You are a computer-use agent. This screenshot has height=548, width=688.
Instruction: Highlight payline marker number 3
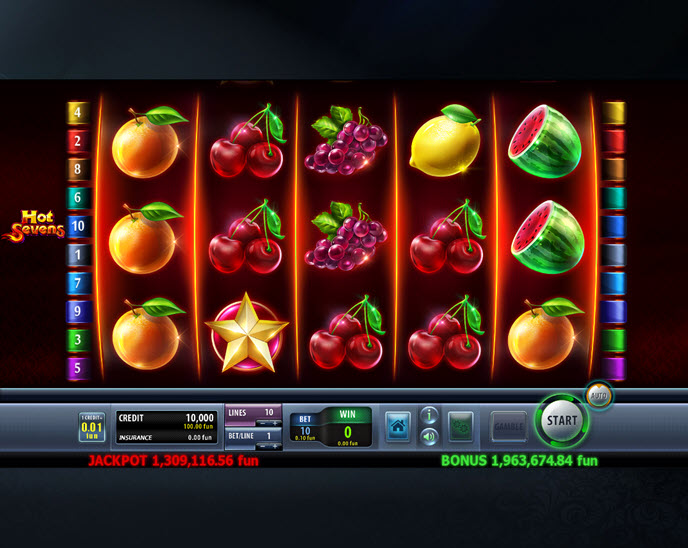point(78,340)
